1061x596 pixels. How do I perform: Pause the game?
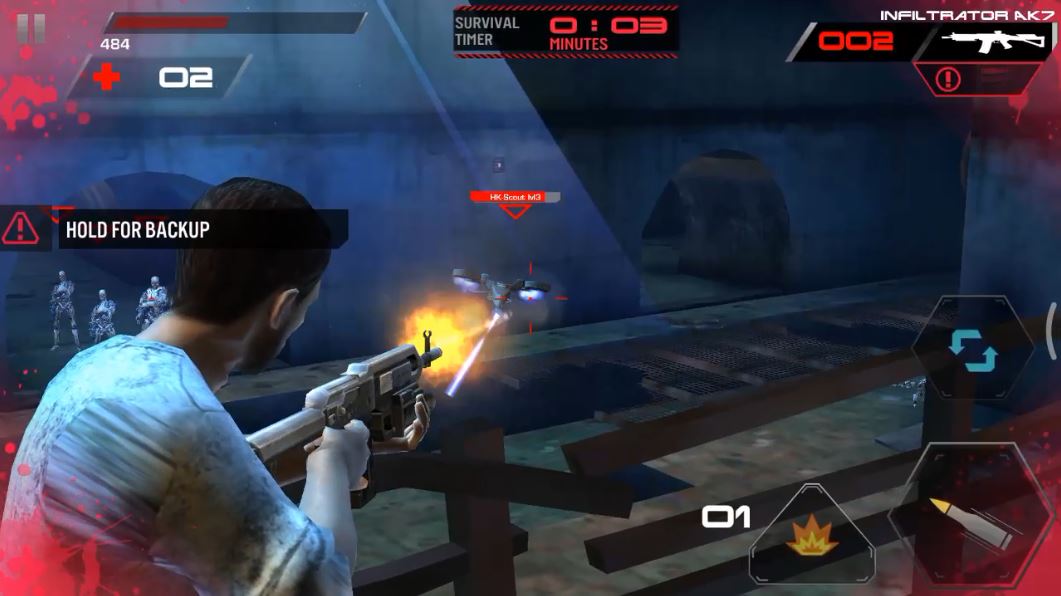(31, 29)
